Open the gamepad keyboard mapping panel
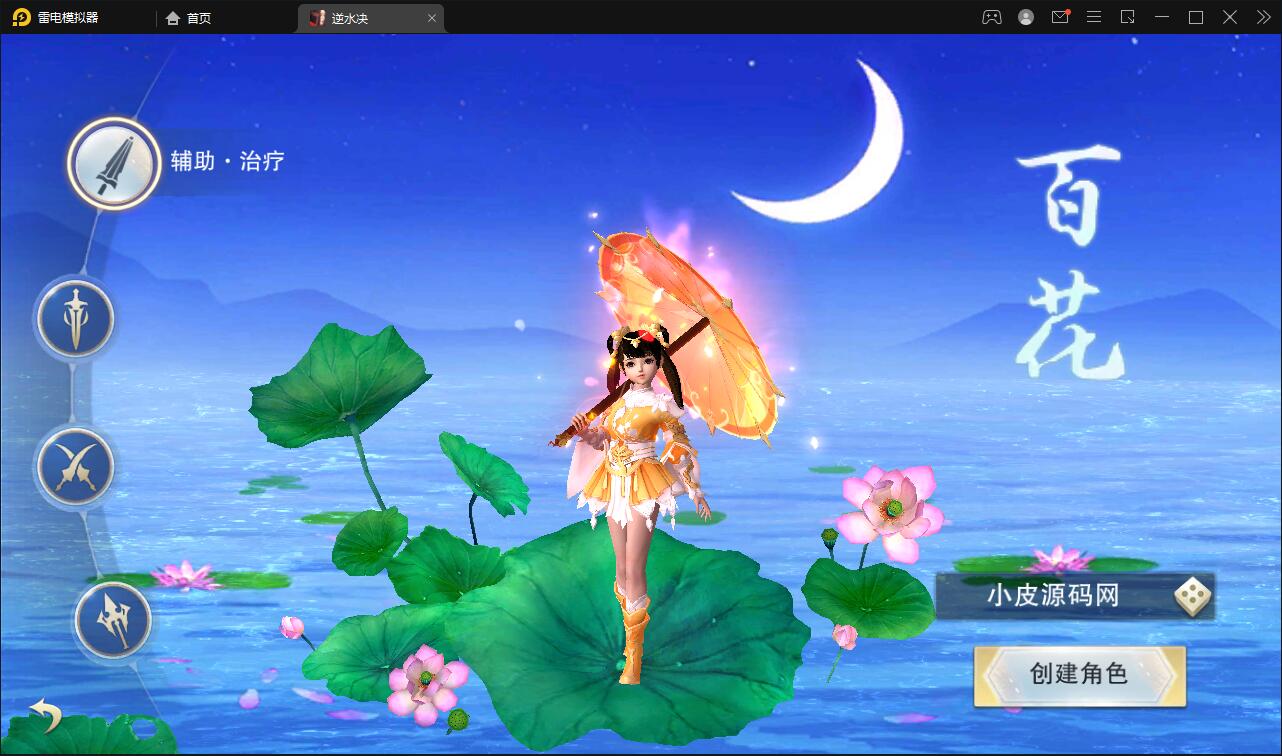Viewport: 1282px width, 756px height. click(x=991, y=17)
